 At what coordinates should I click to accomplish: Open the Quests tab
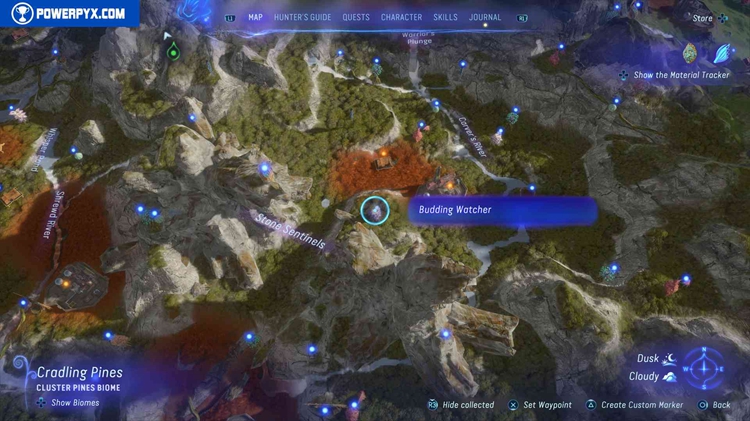[x=356, y=17]
